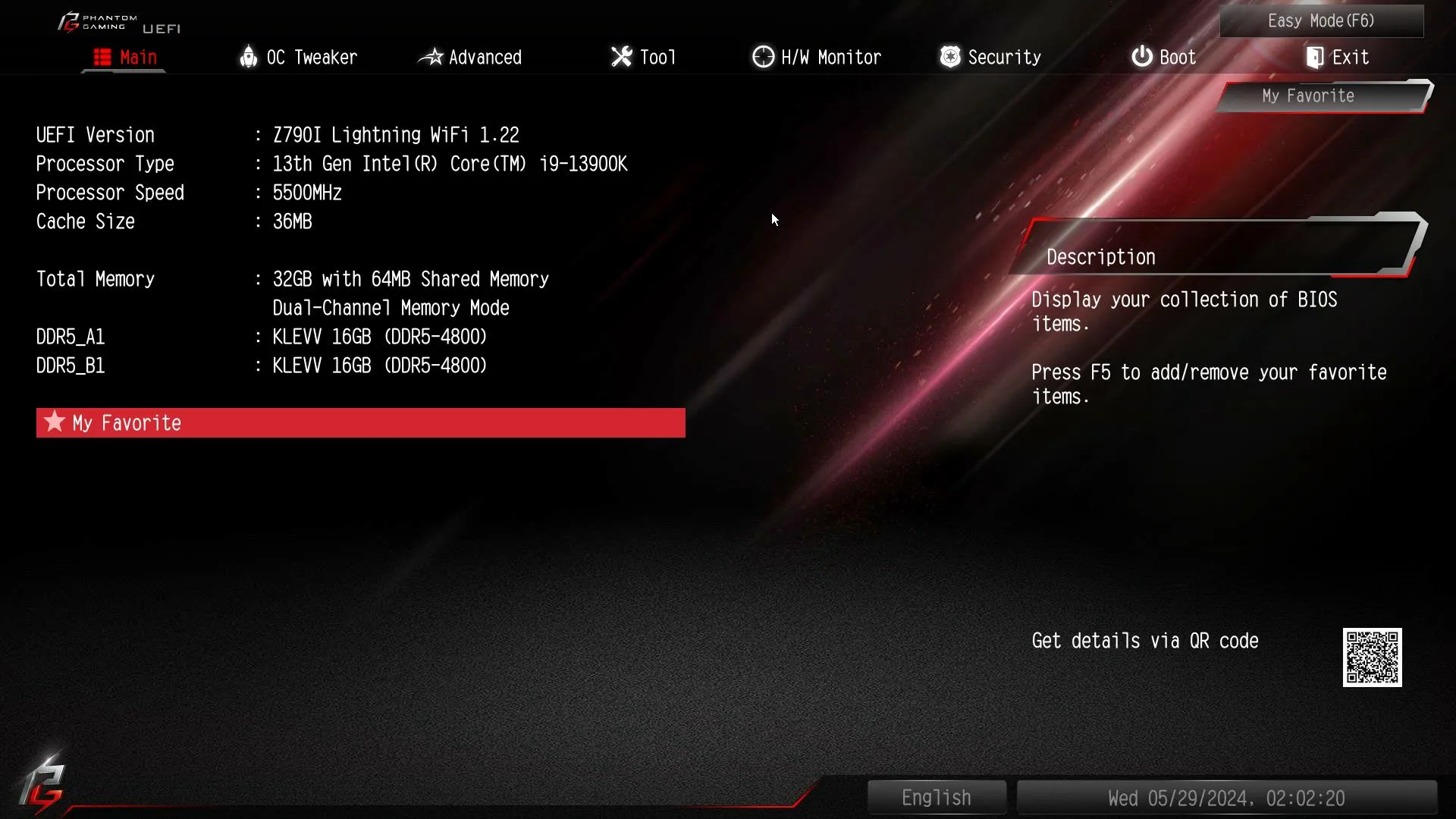The width and height of the screenshot is (1456, 819).
Task: Open the English language selector
Action: tap(936, 797)
